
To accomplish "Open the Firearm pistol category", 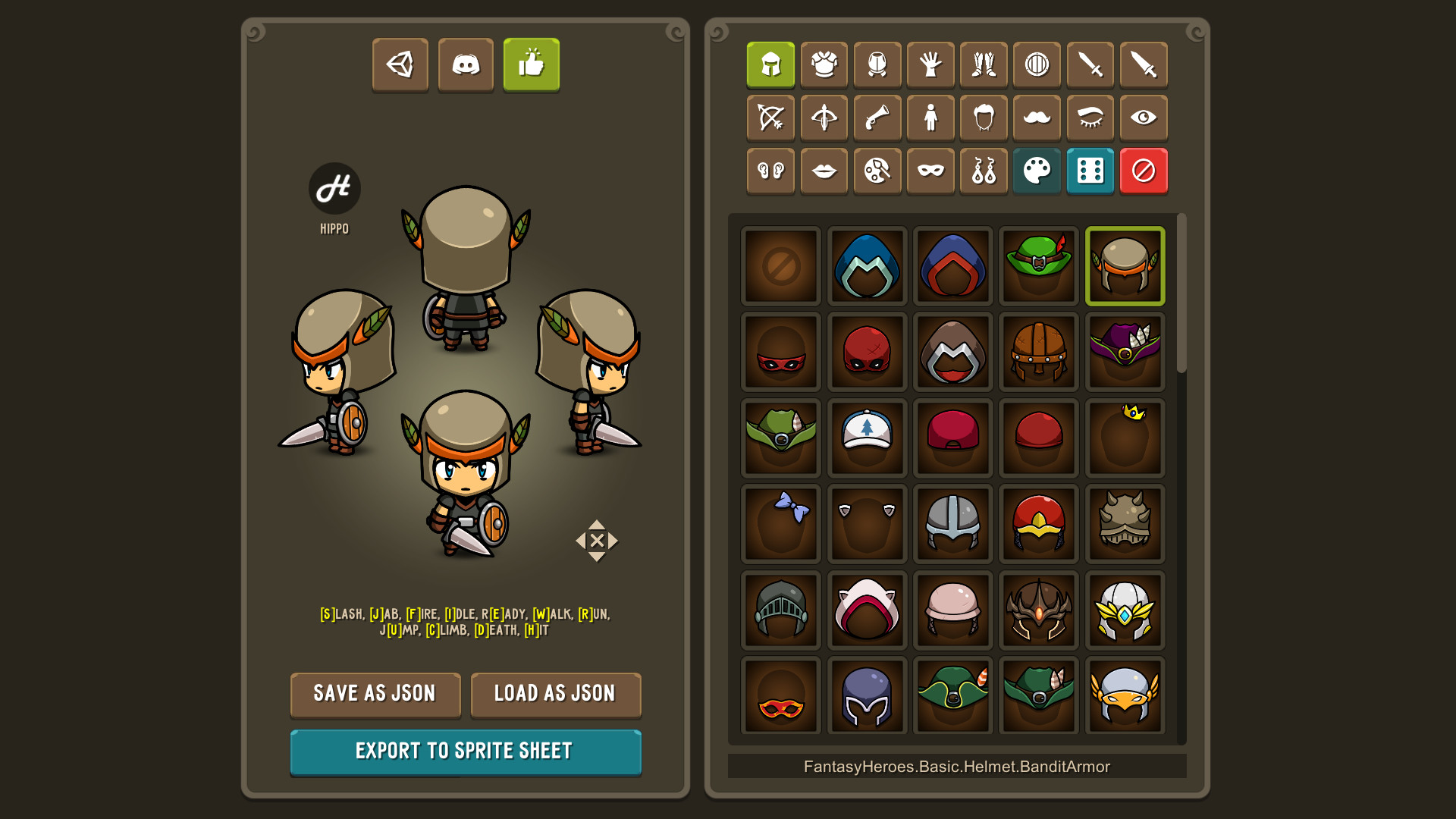I will (x=877, y=118).
